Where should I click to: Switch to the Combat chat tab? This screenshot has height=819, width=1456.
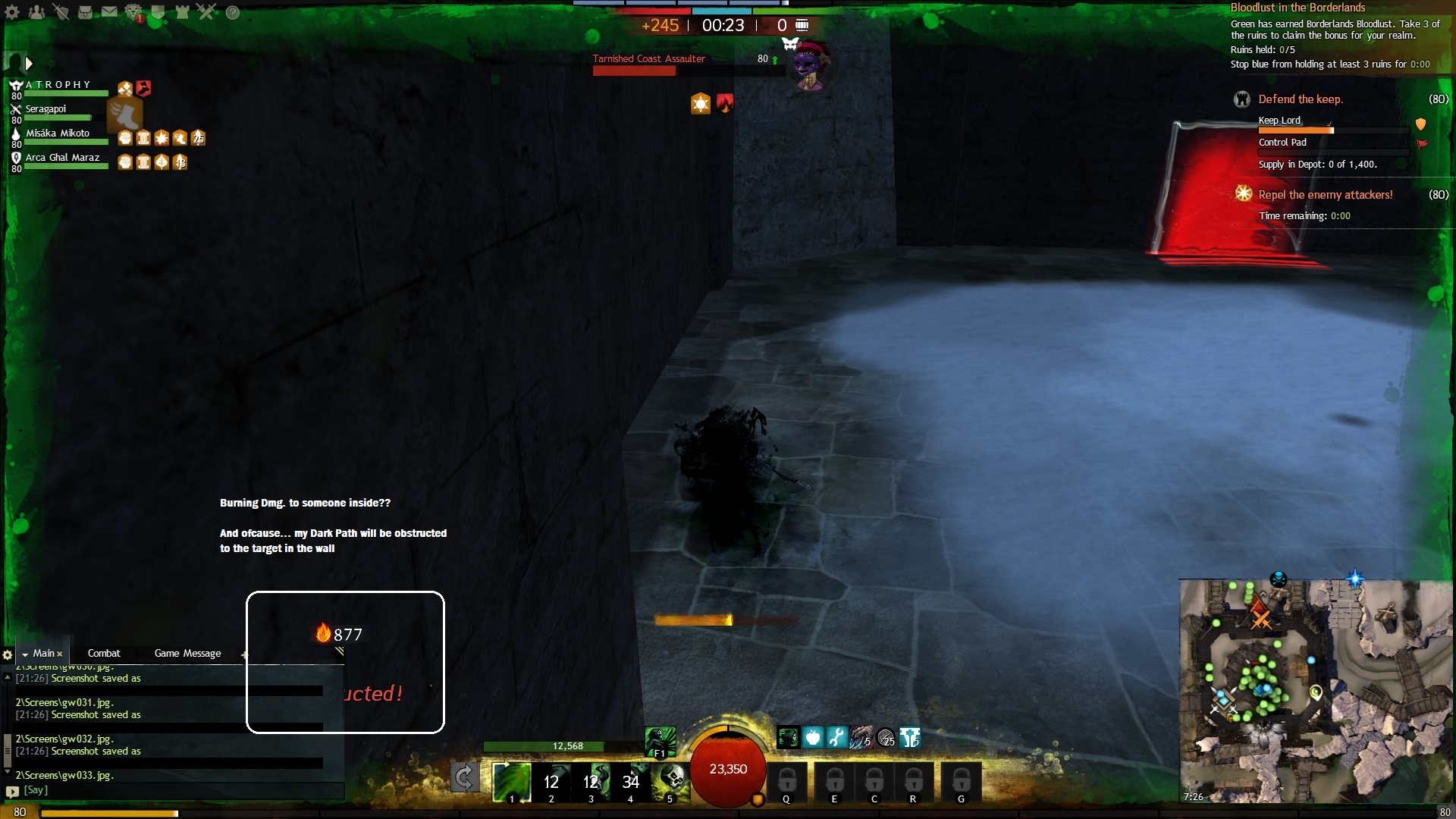pos(104,653)
